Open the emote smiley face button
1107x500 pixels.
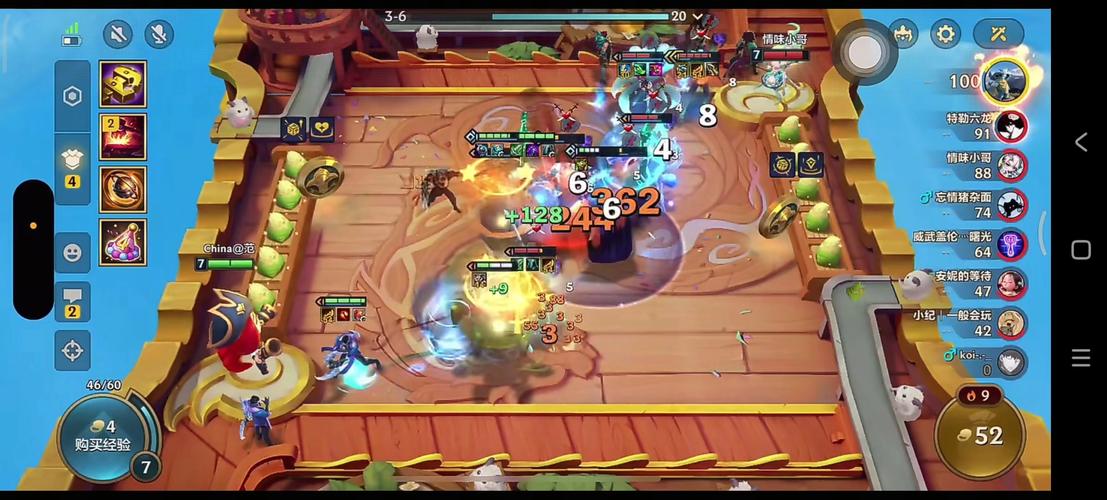[72, 253]
